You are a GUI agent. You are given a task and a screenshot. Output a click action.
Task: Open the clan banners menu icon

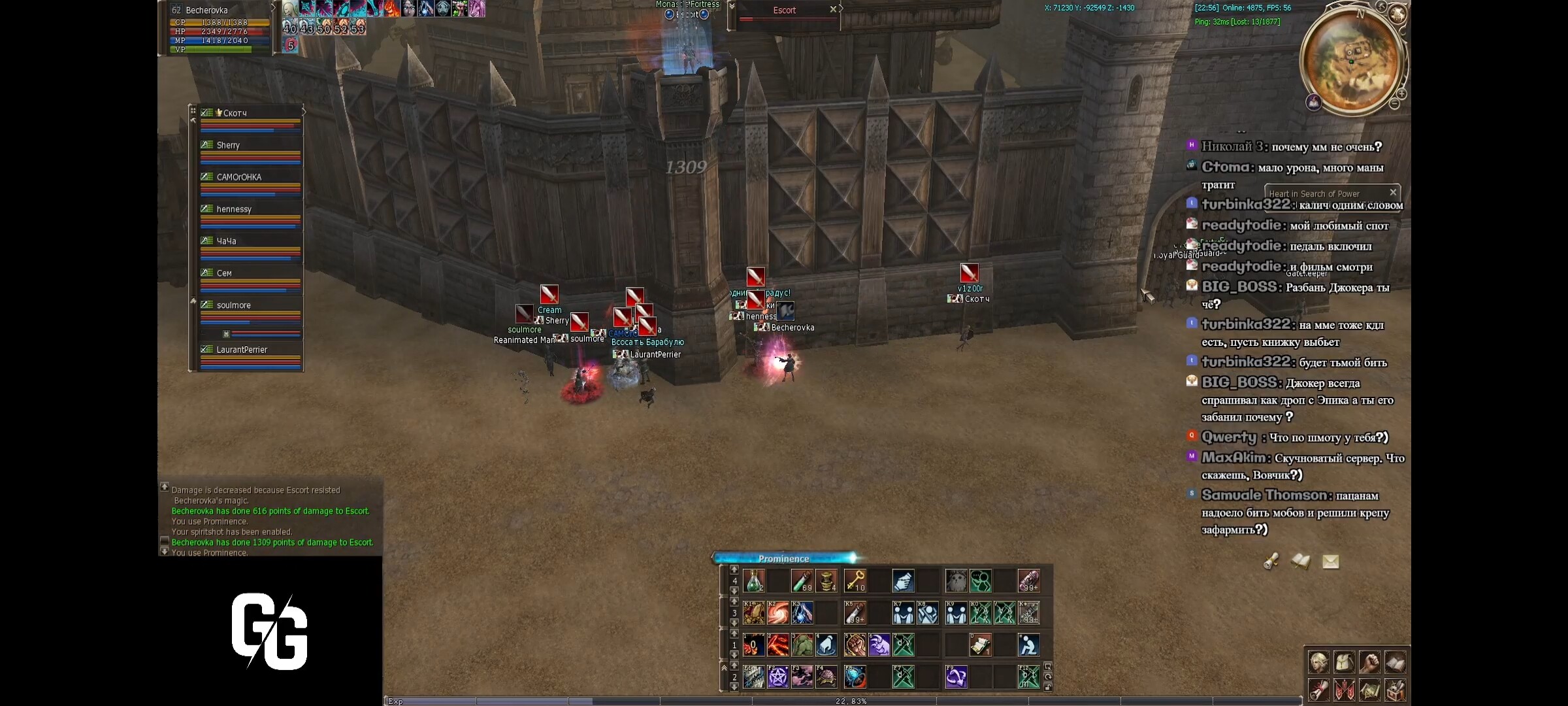point(1344,689)
